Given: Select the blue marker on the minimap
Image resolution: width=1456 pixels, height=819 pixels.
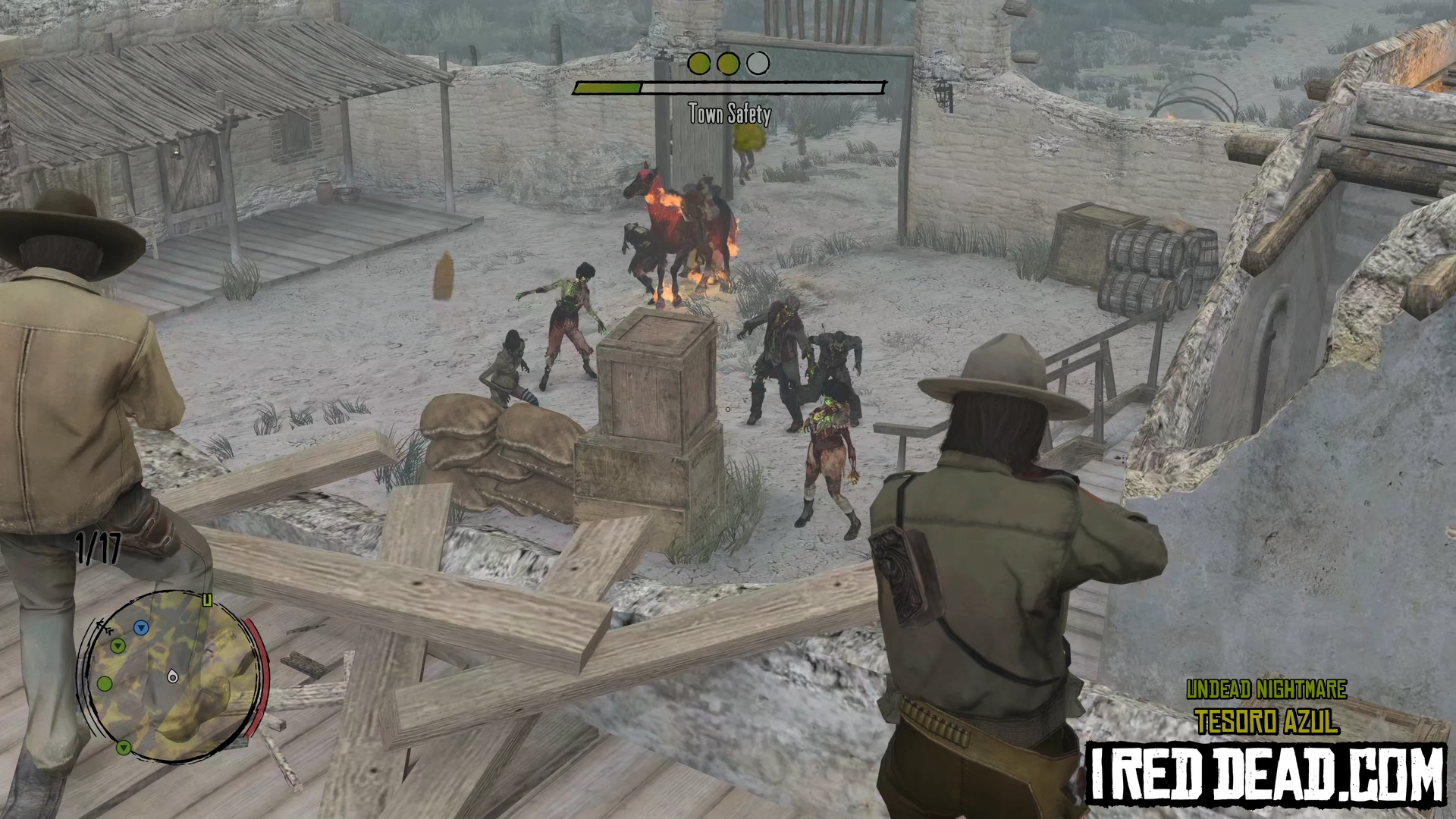Looking at the screenshot, I should click(140, 628).
